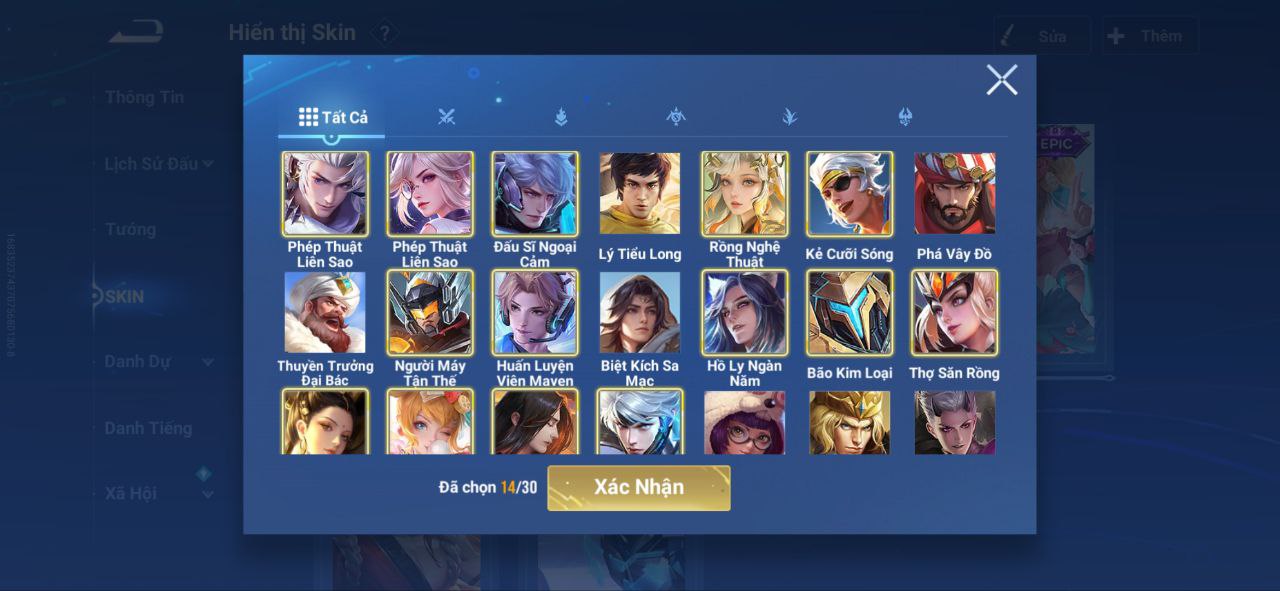Choose the Phá Vây Đồ skin
This screenshot has height=591, width=1280.
click(955, 194)
